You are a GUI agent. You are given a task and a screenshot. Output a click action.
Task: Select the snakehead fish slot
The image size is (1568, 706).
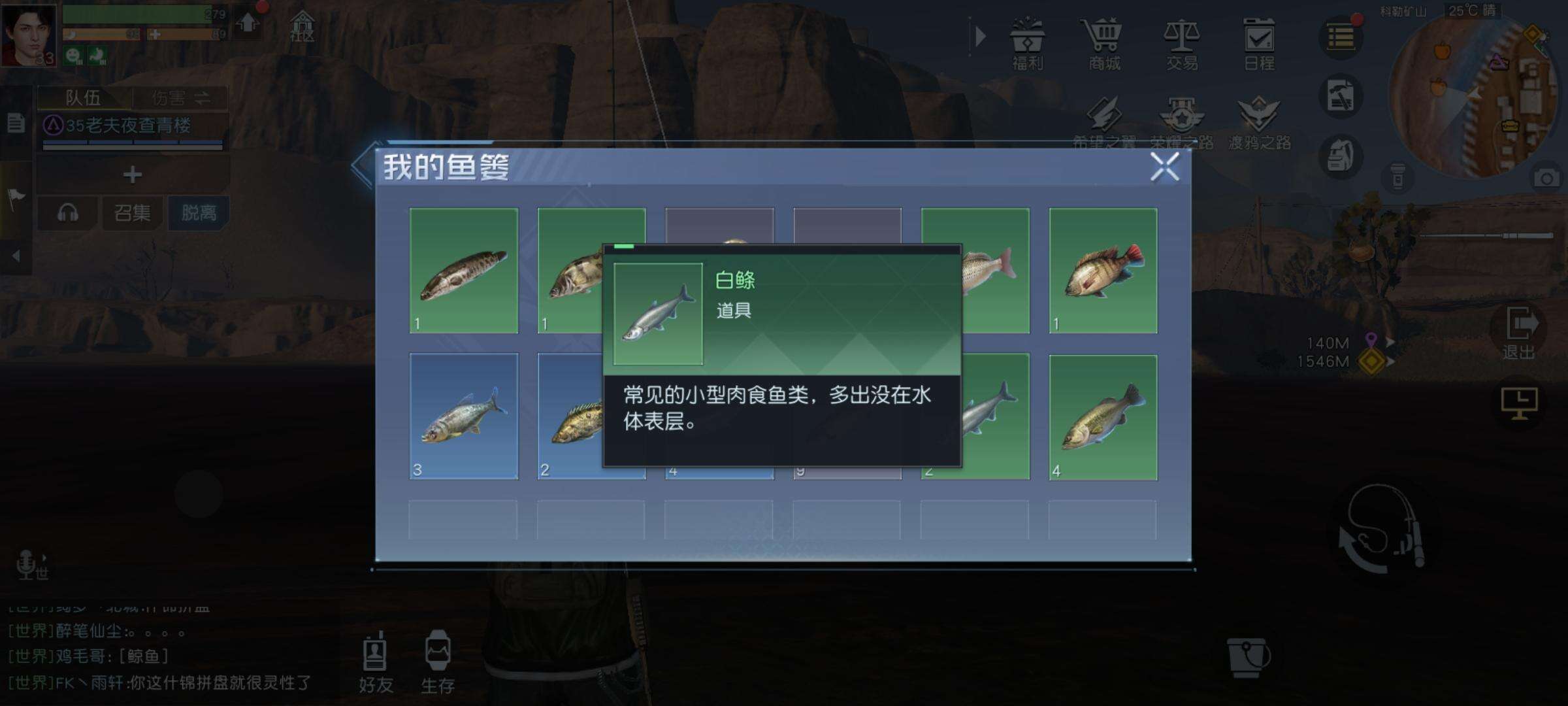point(464,270)
